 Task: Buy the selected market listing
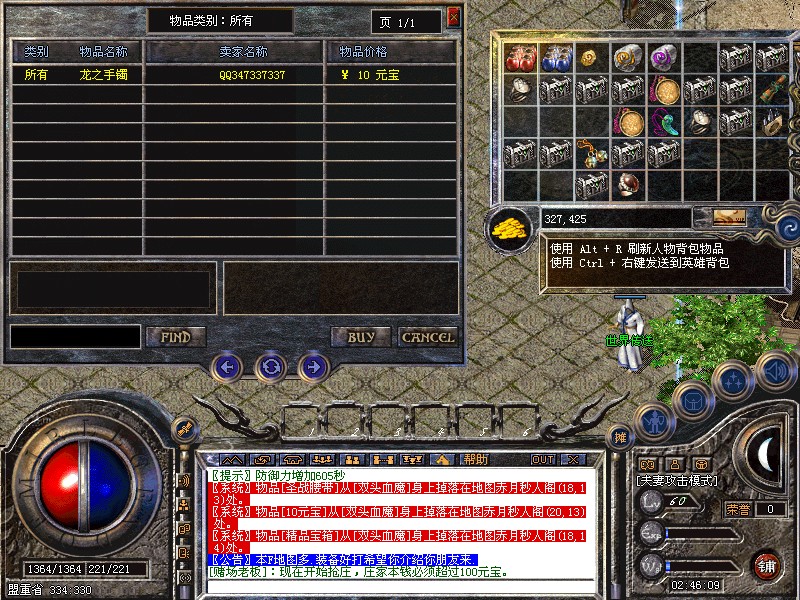click(361, 337)
